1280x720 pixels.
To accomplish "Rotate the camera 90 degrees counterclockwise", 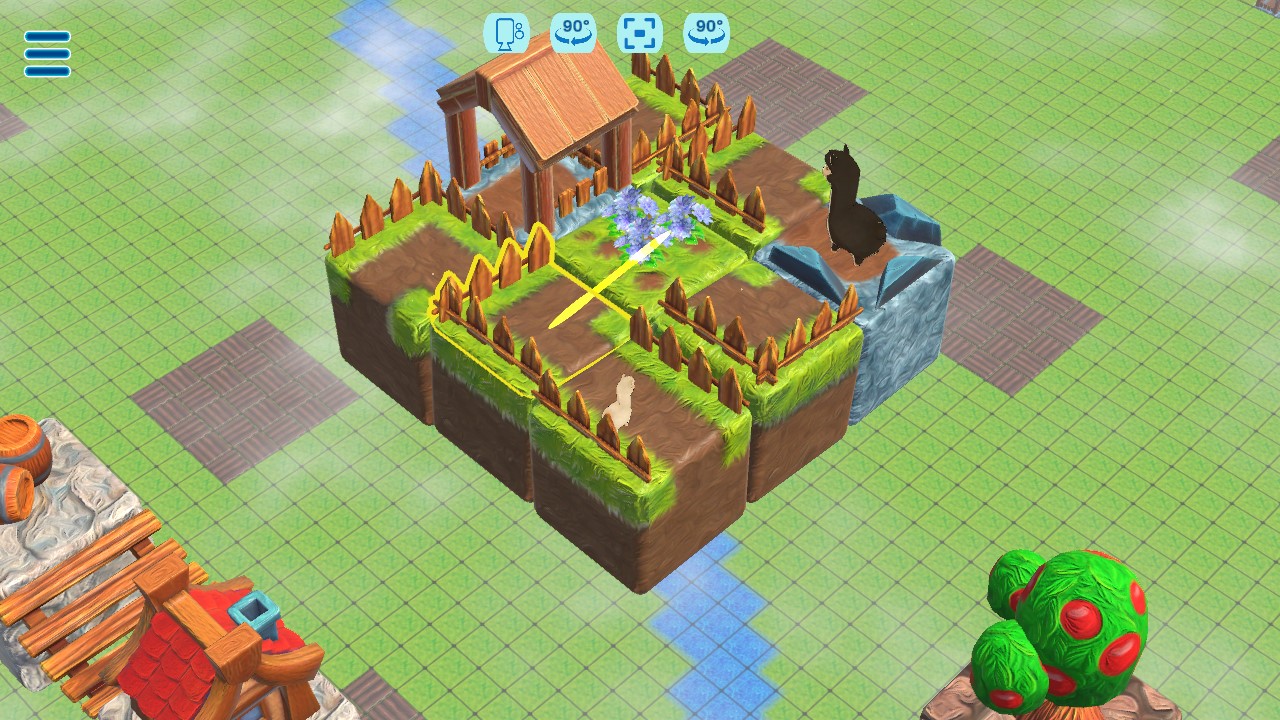I will coord(571,33).
